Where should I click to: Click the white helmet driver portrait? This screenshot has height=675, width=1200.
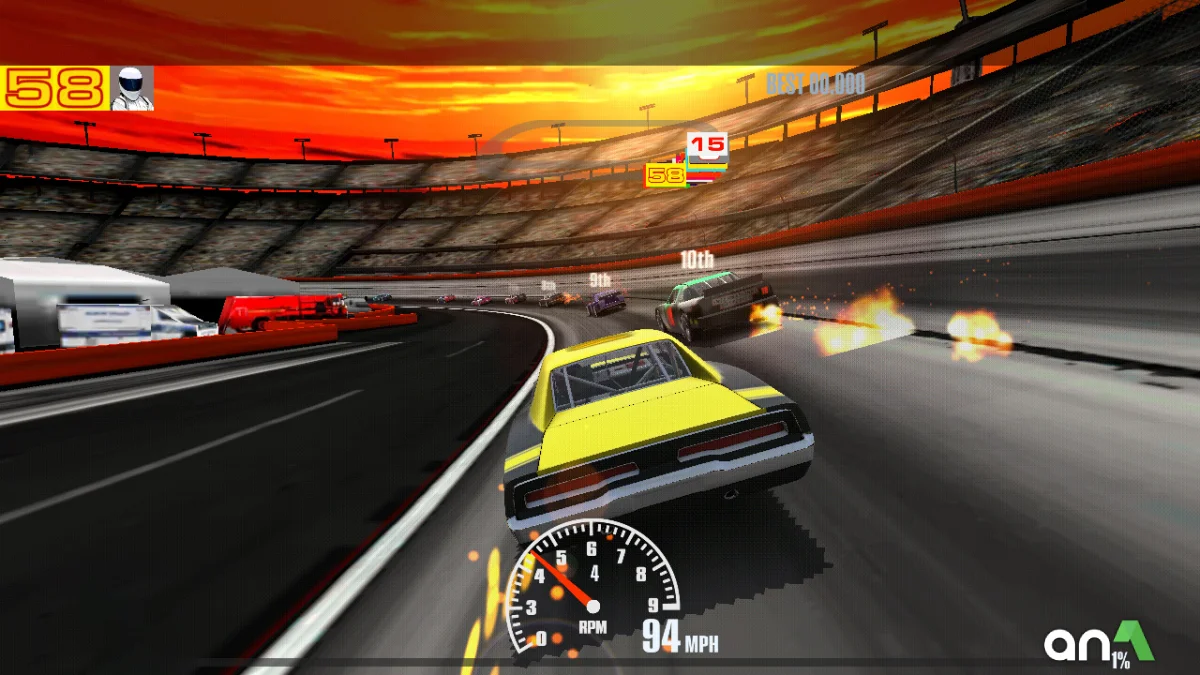click(x=132, y=88)
